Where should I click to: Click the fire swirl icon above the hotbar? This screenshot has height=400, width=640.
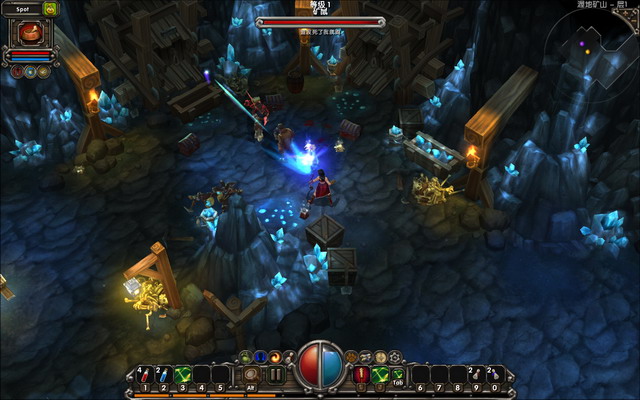pos(274,356)
